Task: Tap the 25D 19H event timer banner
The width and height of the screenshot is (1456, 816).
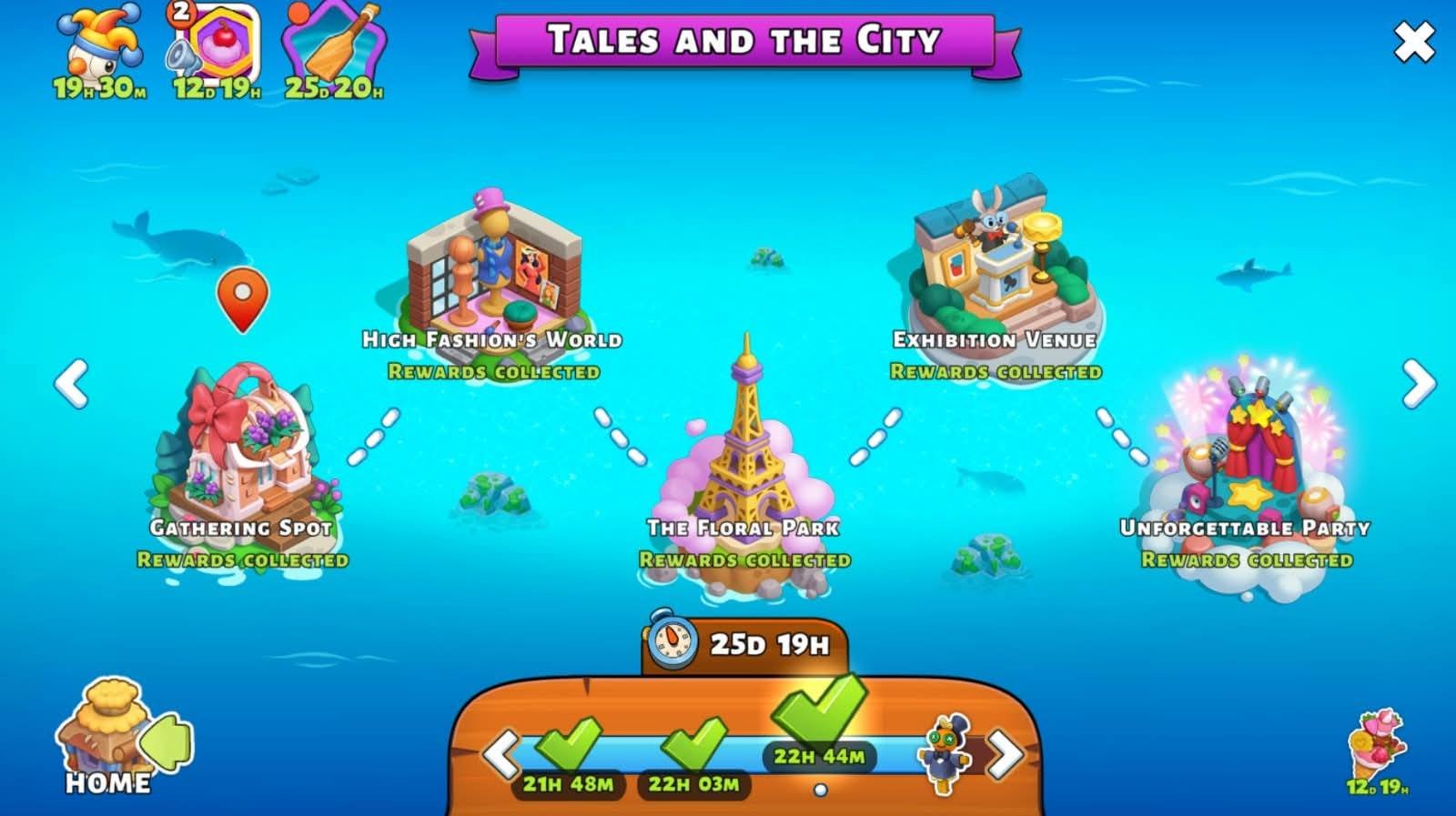Action: tap(746, 642)
